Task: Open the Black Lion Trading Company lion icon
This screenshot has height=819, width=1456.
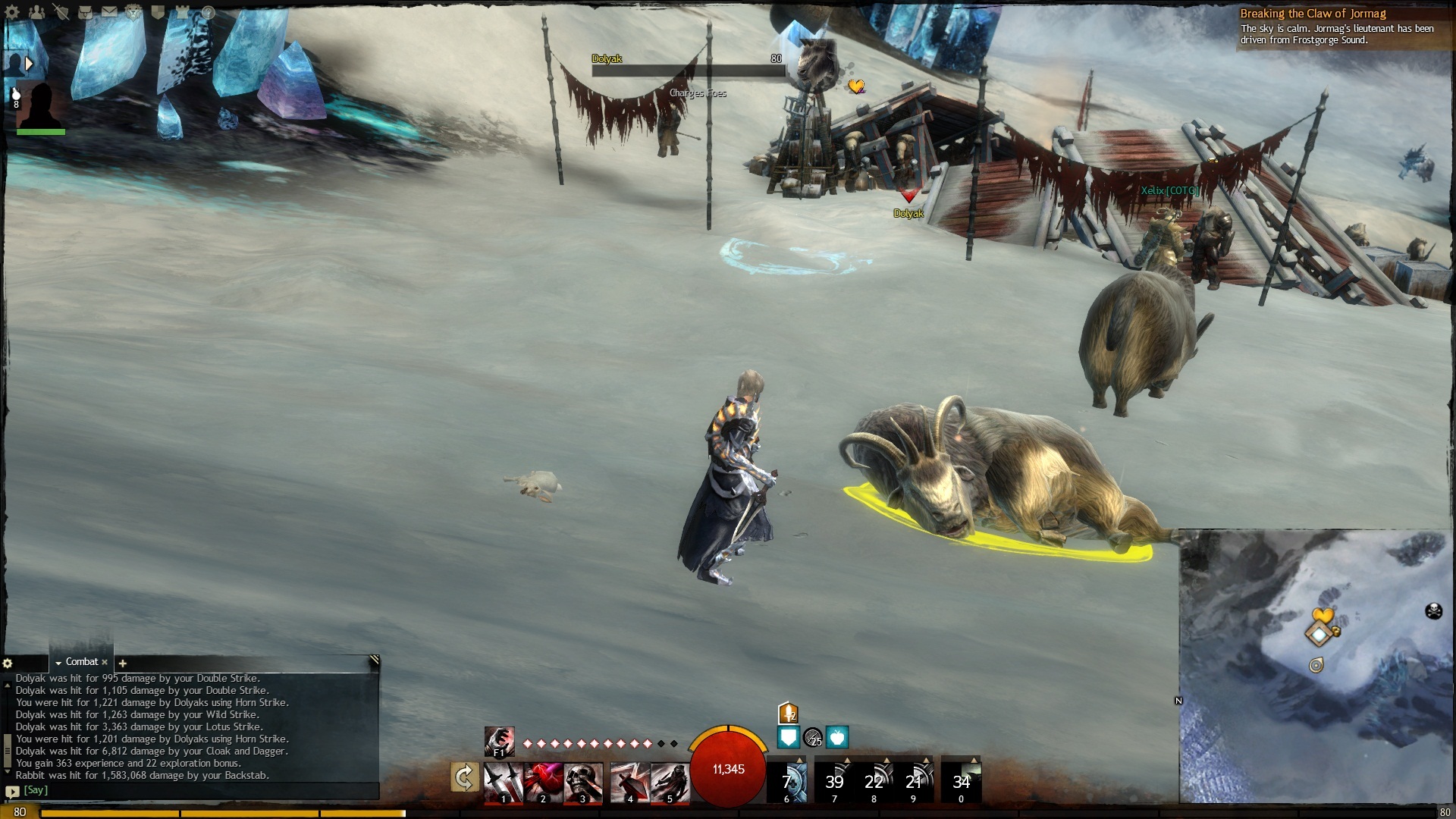Action: [133, 12]
